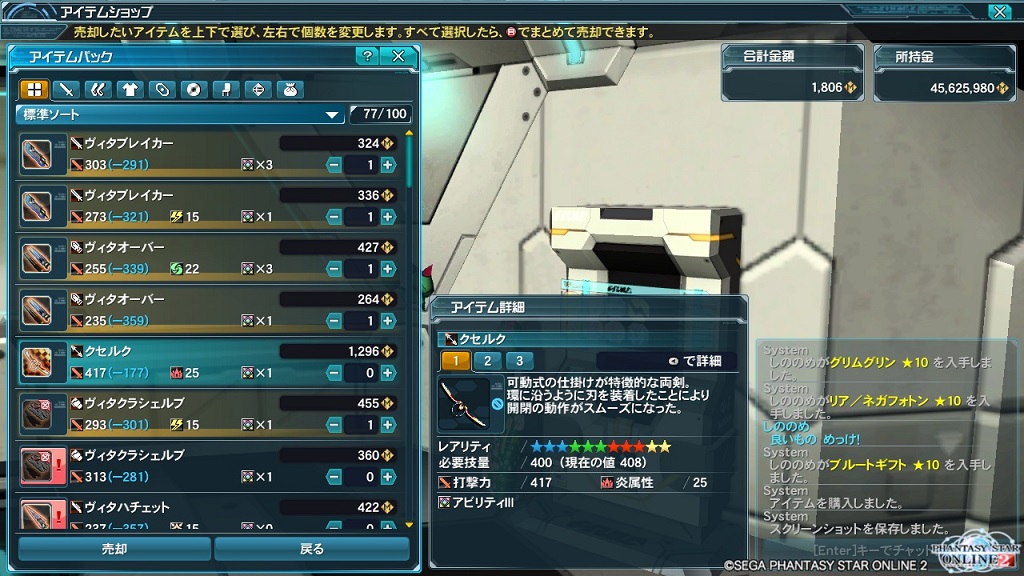Switch to the shirt costume tab

[x=130, y=89]
